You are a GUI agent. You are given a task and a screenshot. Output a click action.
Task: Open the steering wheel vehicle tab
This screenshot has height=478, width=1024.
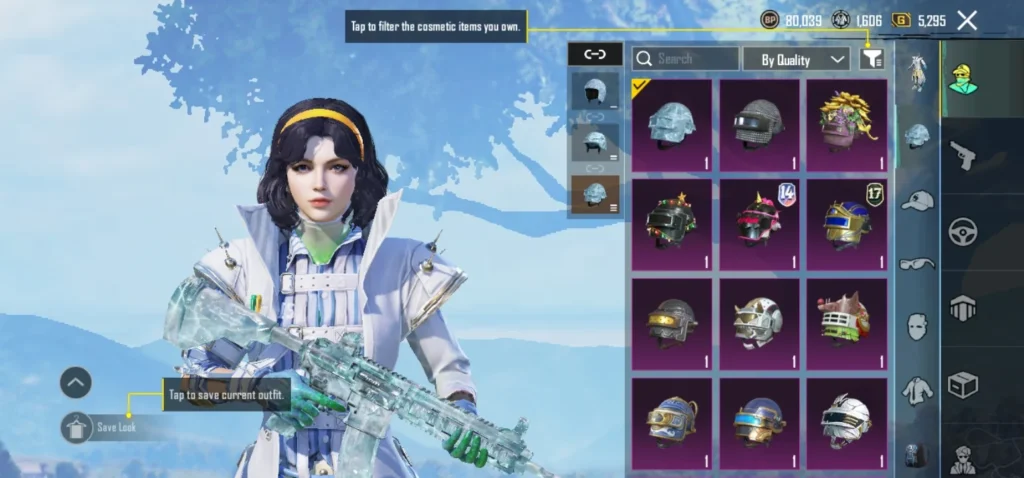tap(963, 232)
